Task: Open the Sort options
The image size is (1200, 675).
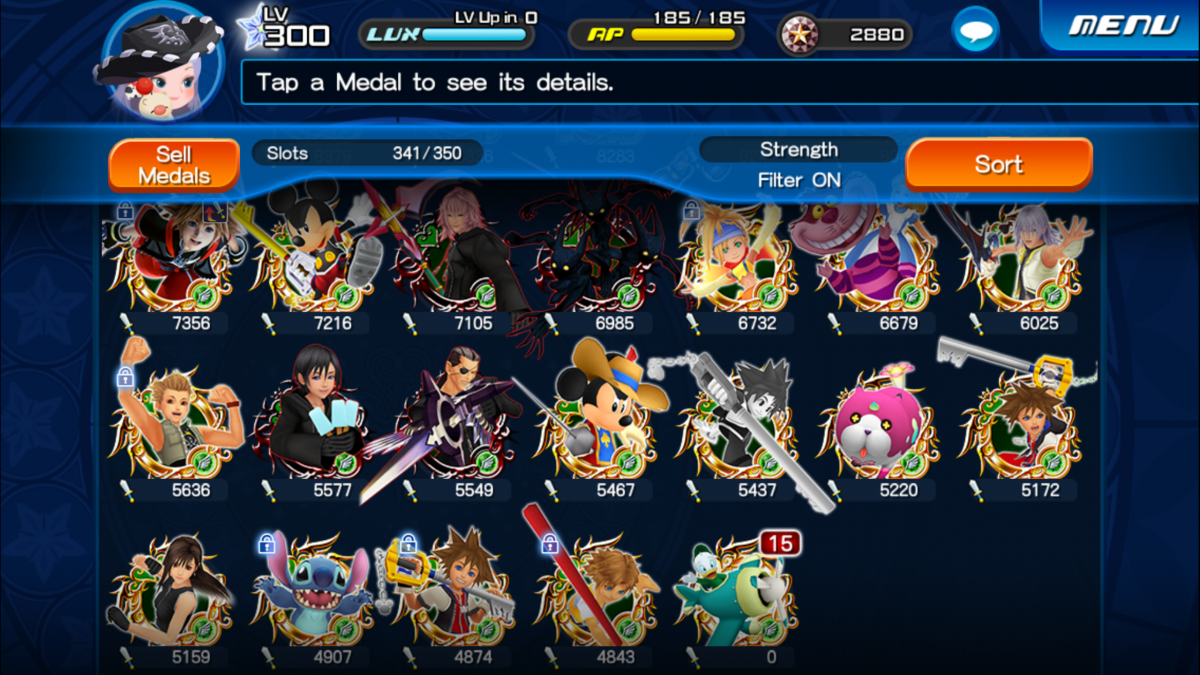Action: [x=998, y=164]
